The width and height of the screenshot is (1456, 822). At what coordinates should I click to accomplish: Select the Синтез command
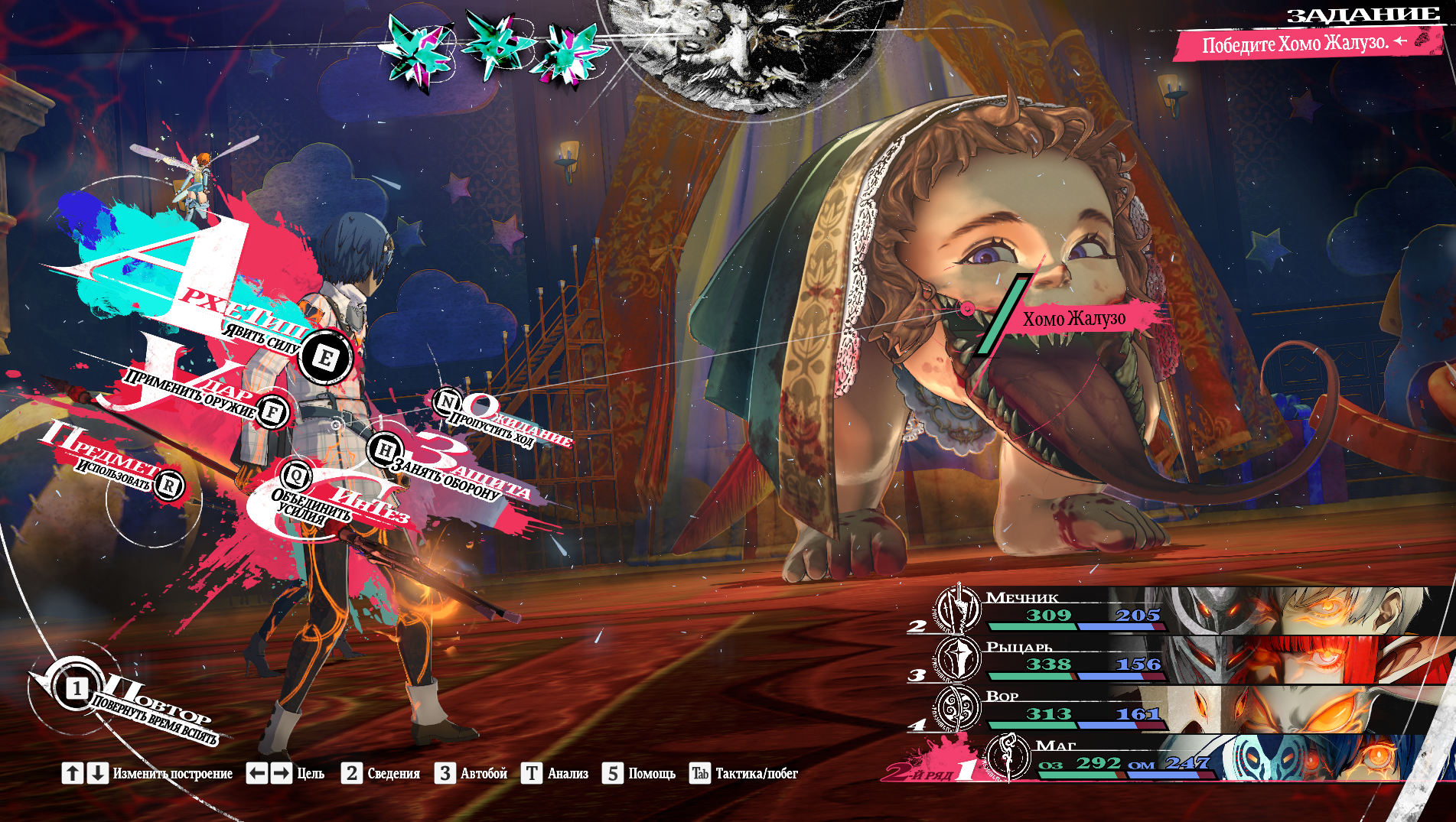point(296,476)
